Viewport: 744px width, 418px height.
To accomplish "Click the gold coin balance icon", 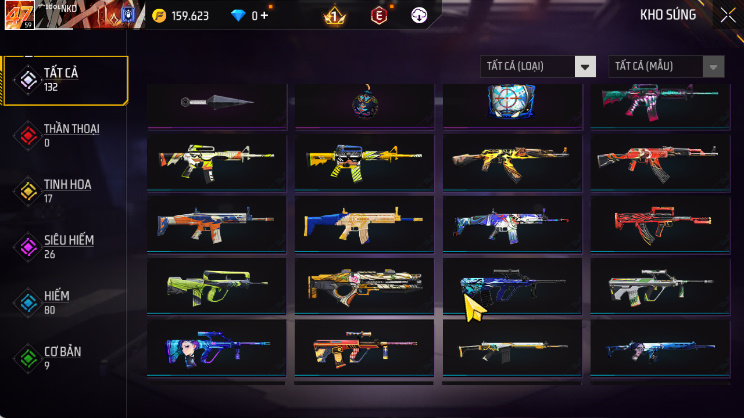I will pyautogui.click(x=160, y=16).
